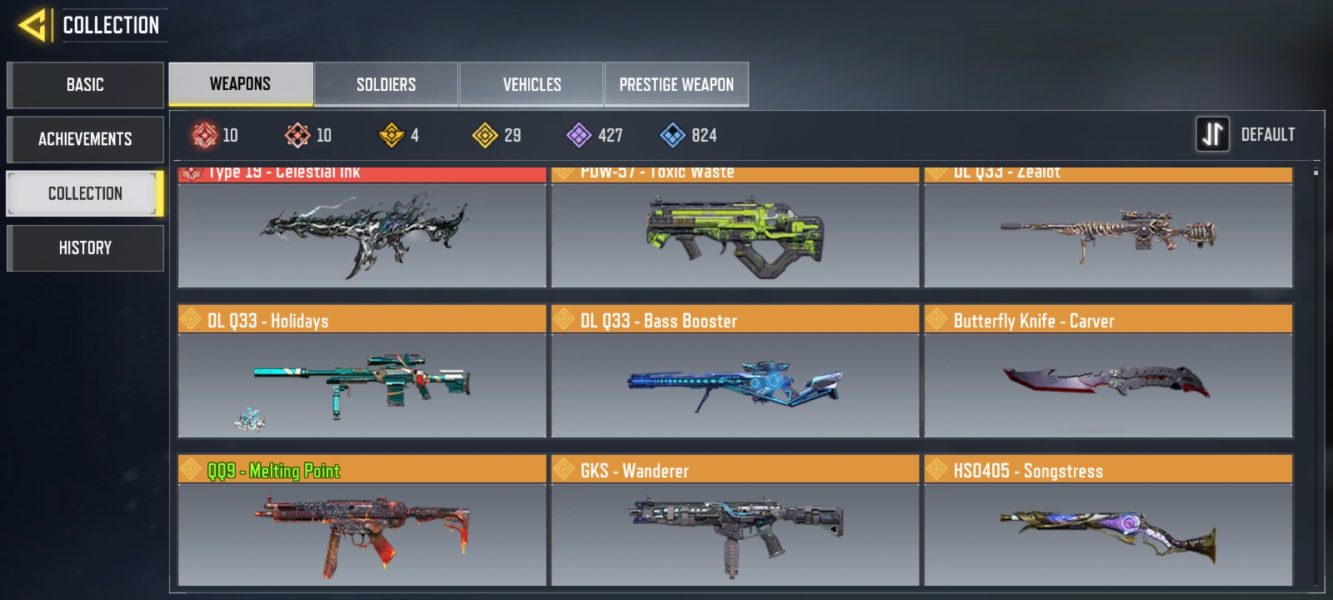Image resolution: width=1333 pixels, height=600 pixels.
Task: Select the Type 19 Celestial Ink card
Action: click(362, 232)
